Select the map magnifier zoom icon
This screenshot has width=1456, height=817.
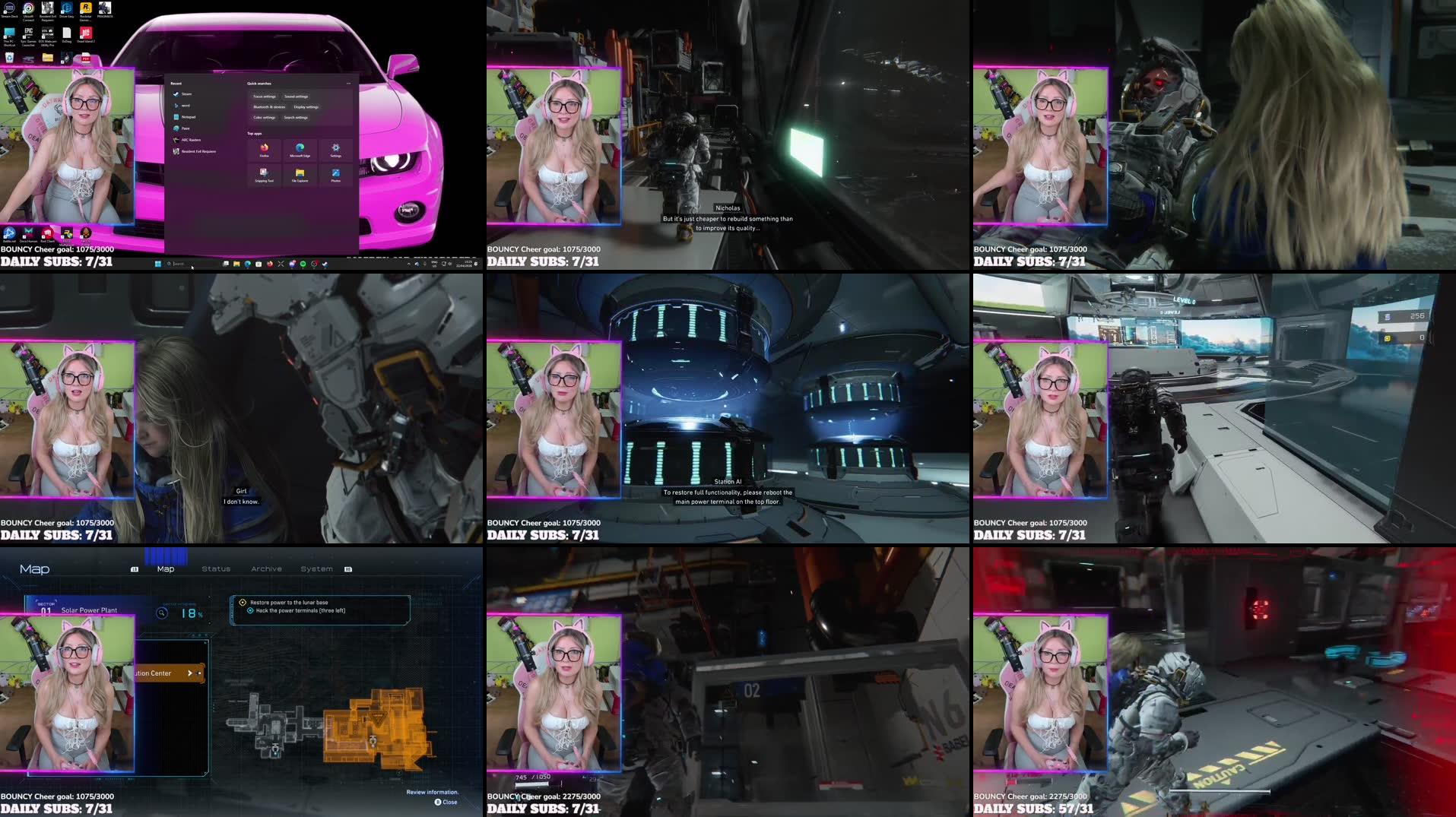160,613
